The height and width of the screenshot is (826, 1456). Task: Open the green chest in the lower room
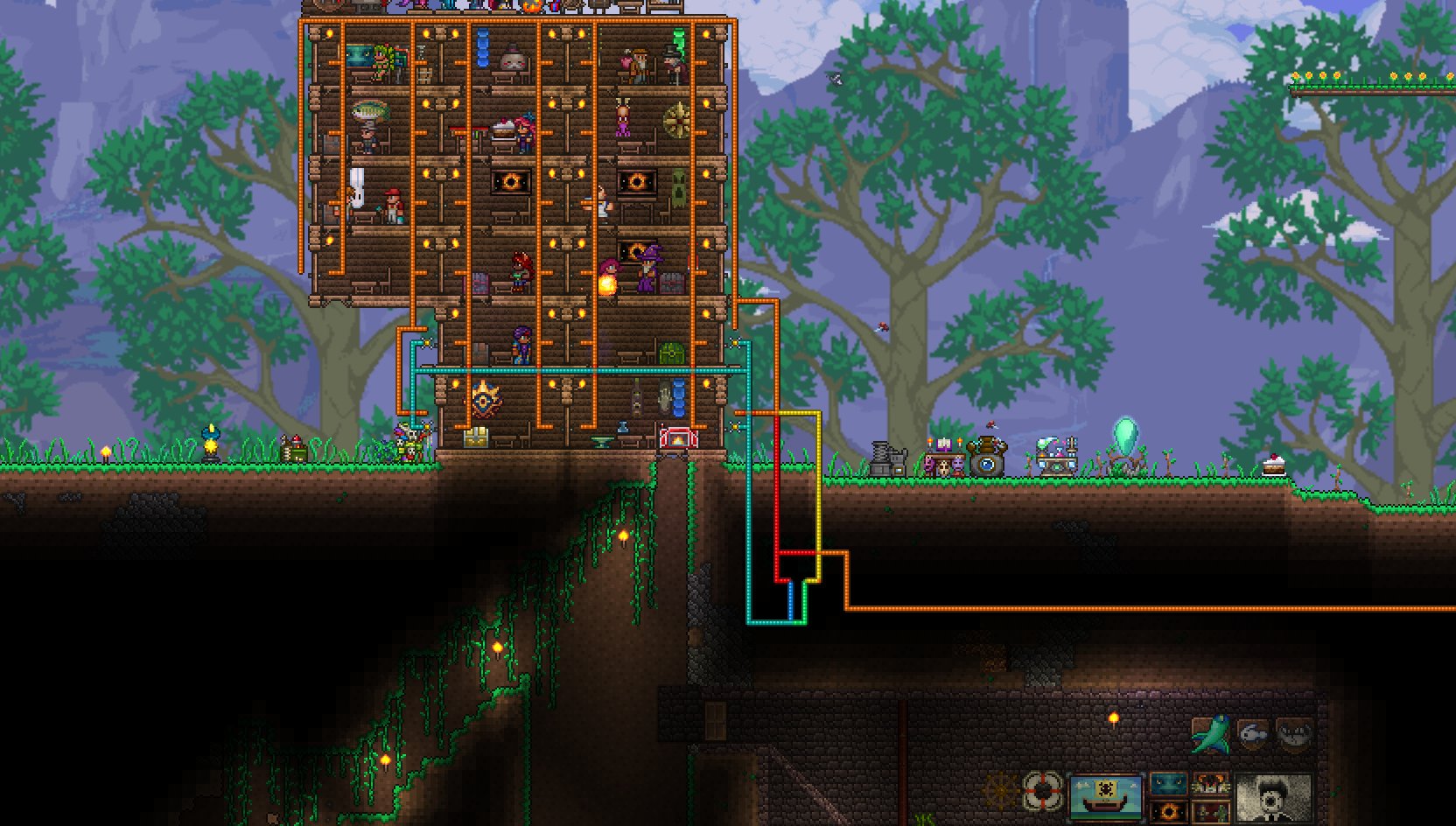click(x=671, y=354)
